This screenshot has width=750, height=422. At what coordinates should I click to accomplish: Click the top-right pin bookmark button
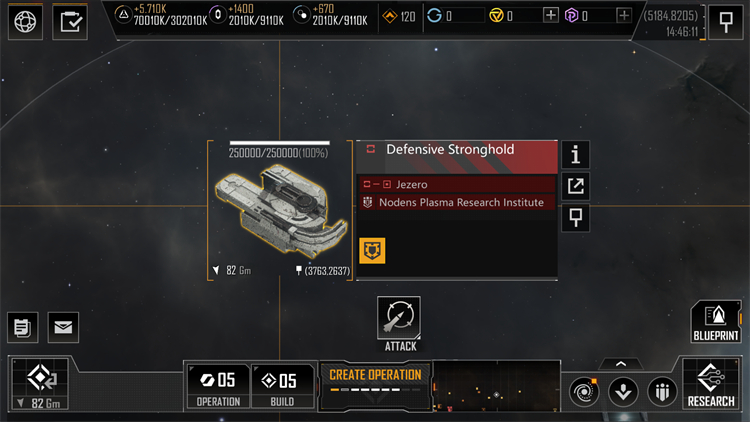click(726, 21)
